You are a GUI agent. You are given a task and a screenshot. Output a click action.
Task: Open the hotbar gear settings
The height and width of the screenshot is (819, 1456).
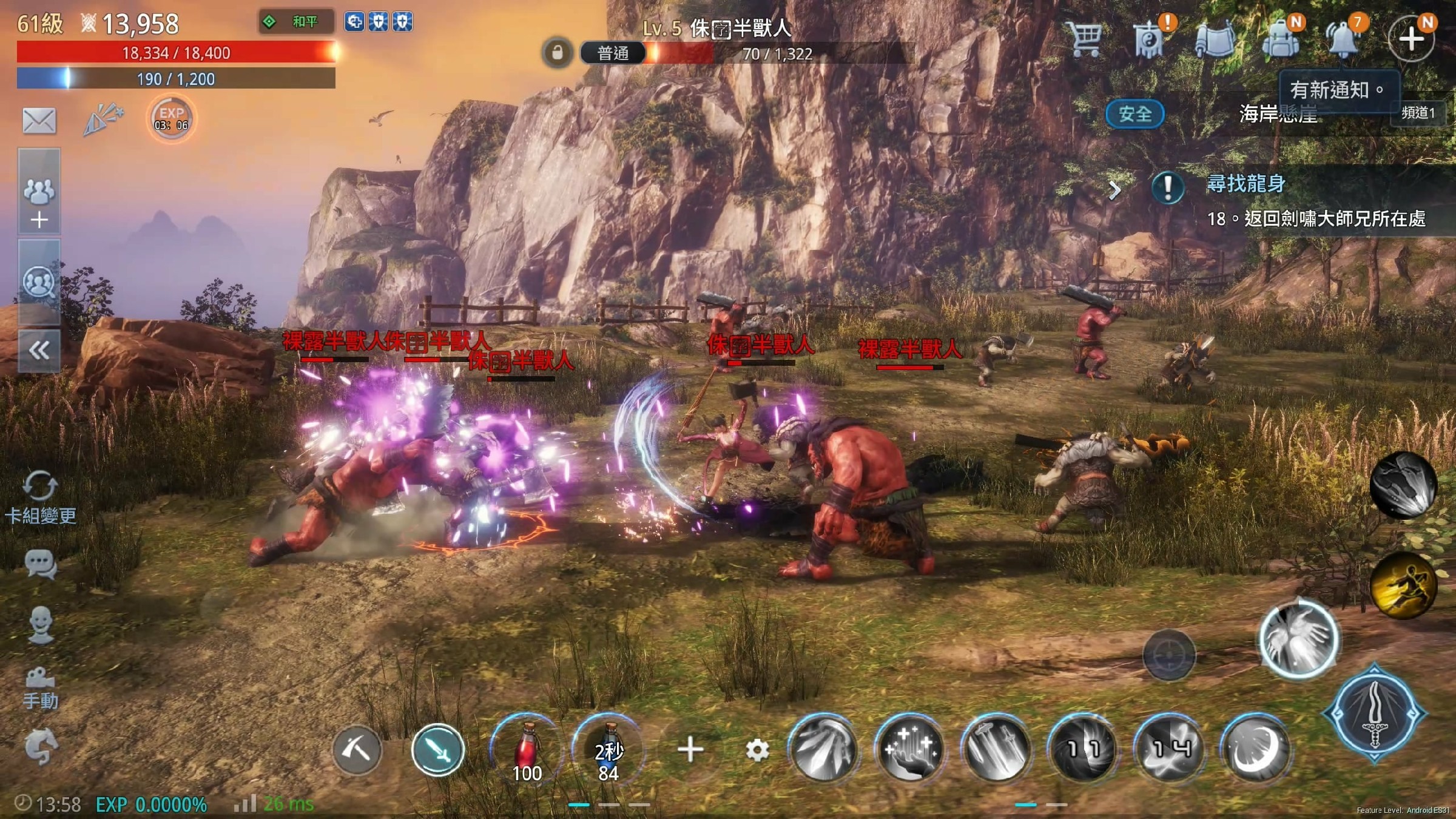coord(757,751)
